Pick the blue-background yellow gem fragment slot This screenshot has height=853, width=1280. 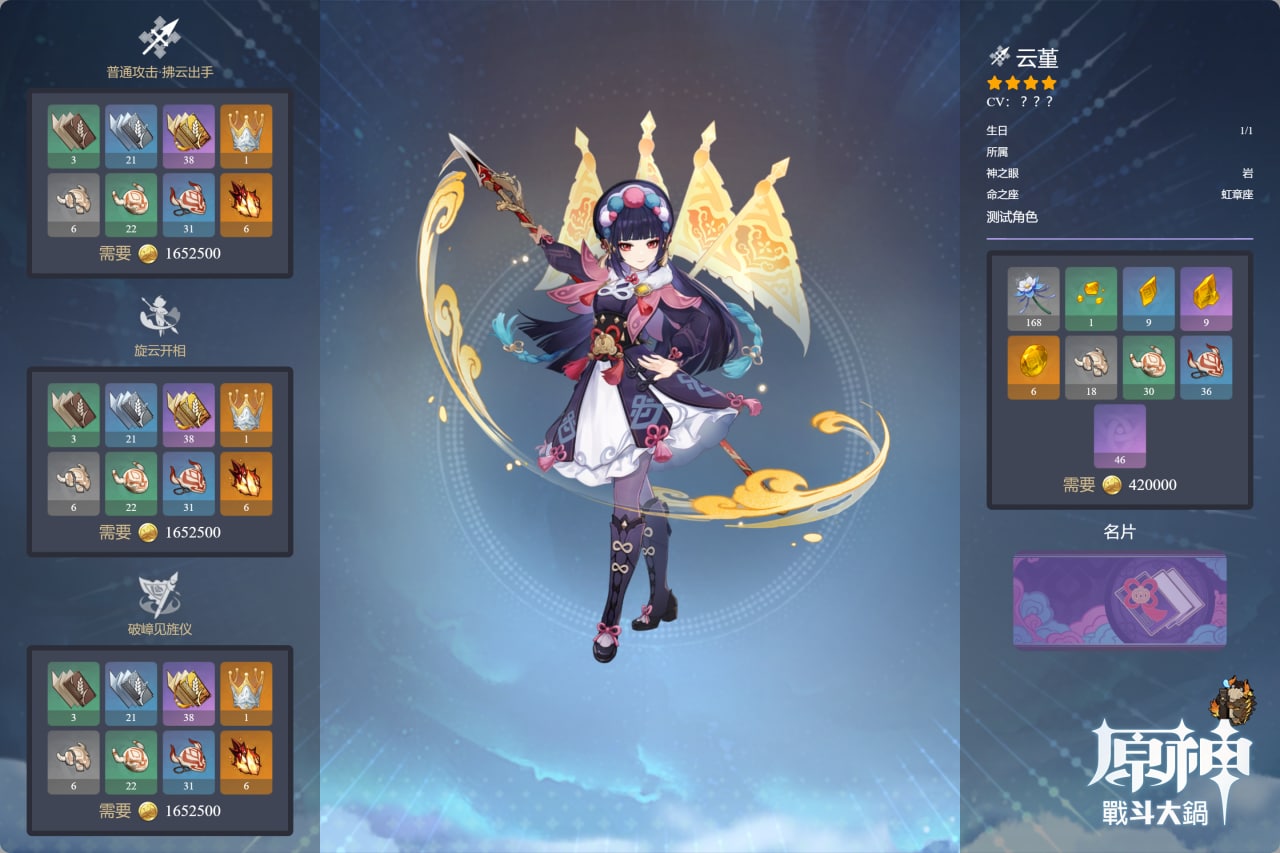pyautogui.click(x=1148, y=298)
